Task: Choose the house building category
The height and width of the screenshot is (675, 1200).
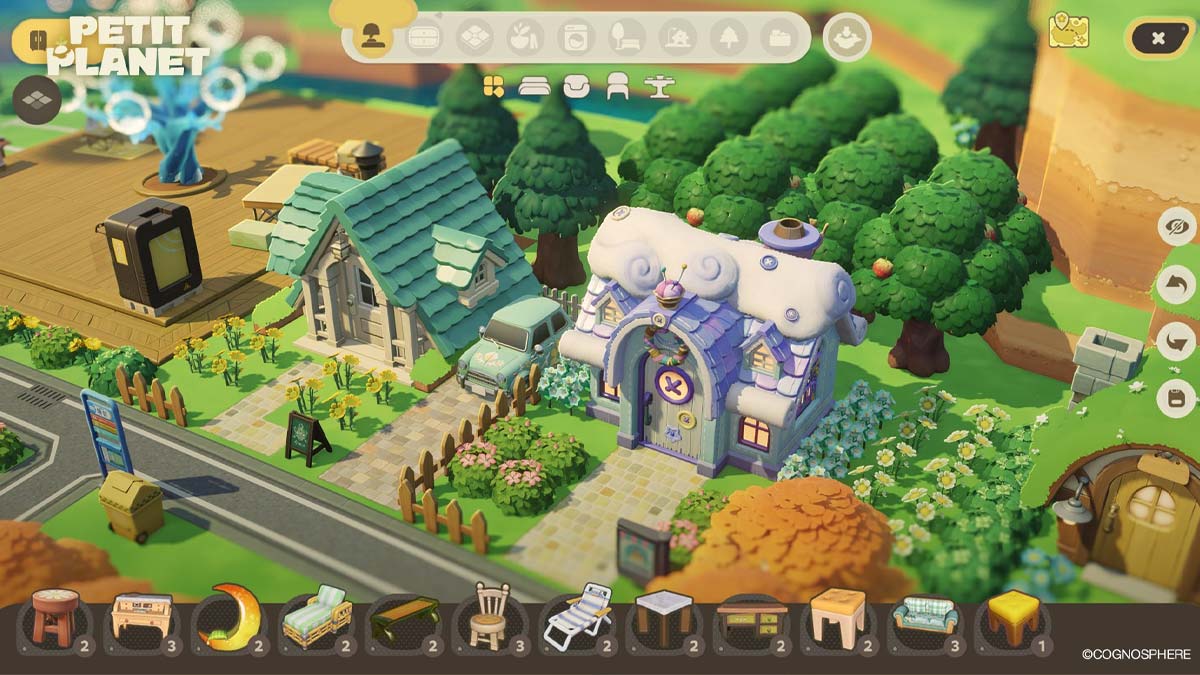Action: coord(677,38)
